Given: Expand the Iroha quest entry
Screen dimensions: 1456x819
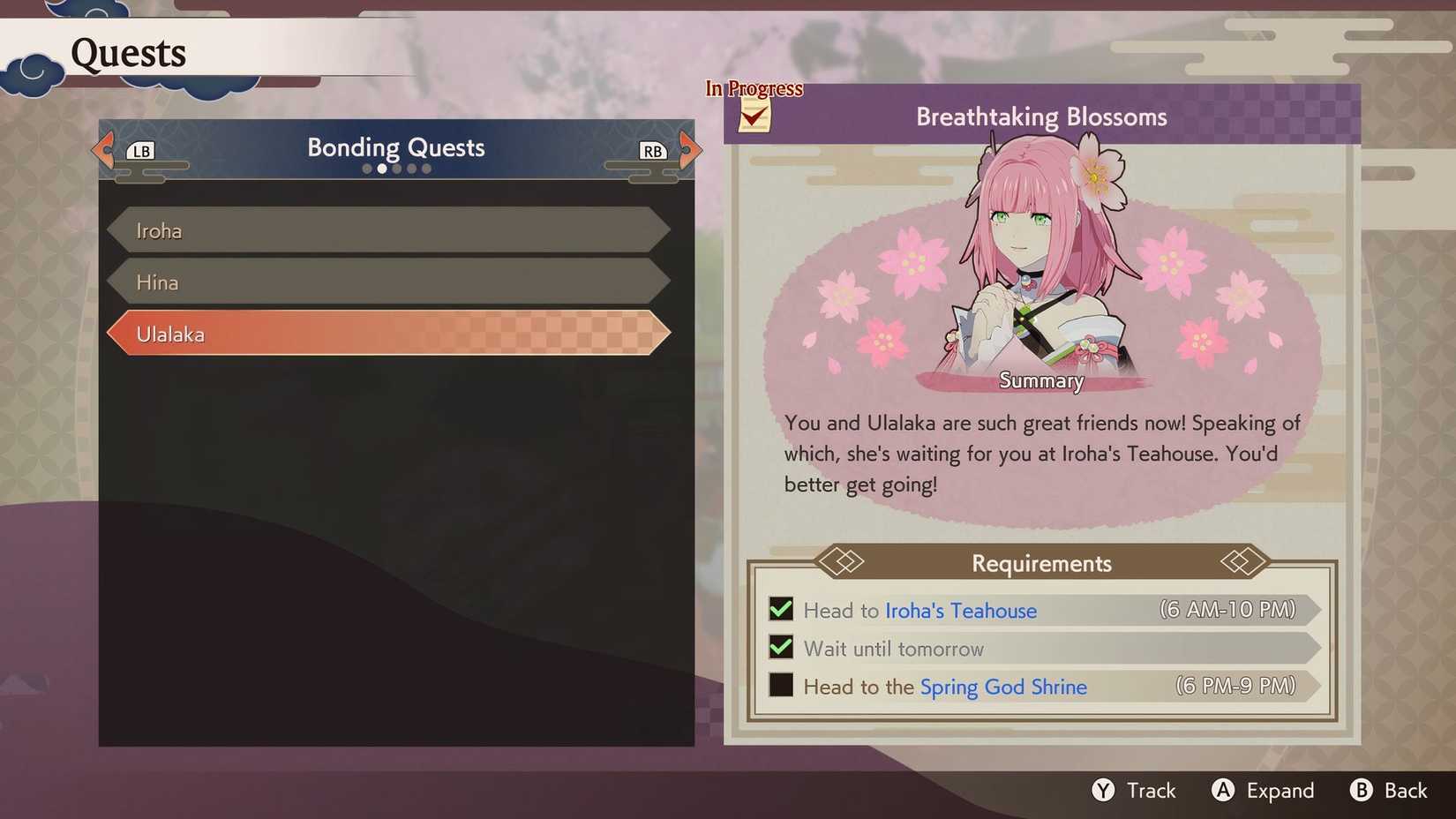Looking at the screenshot, I should click(388, 229).
